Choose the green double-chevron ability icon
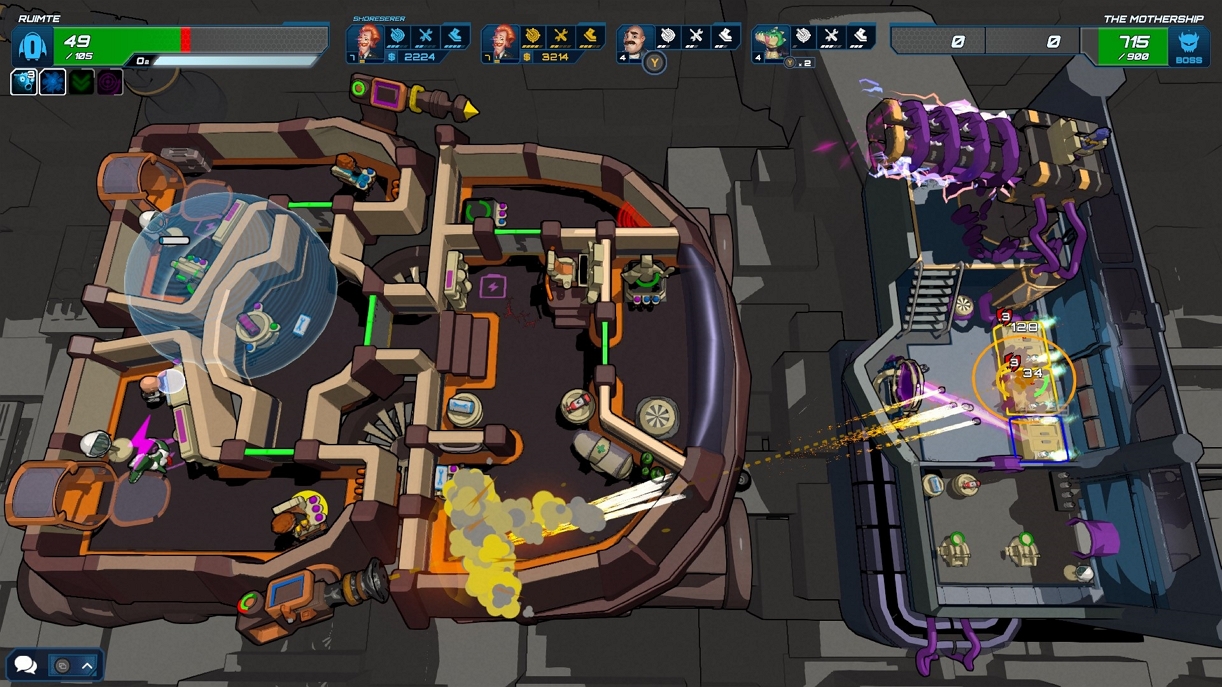The width and height of the screenshot is (1222, 687). [82, 82]
